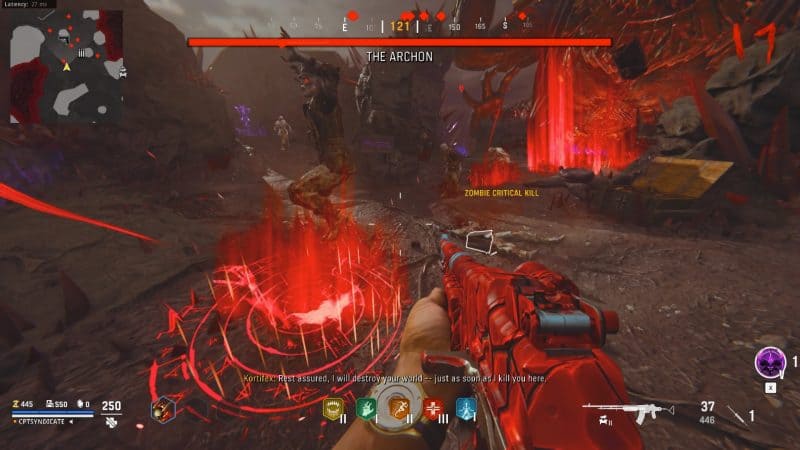The height and width of the screenshot is (450, 800).
Task: Select the green perk icon
Action: 366,408
